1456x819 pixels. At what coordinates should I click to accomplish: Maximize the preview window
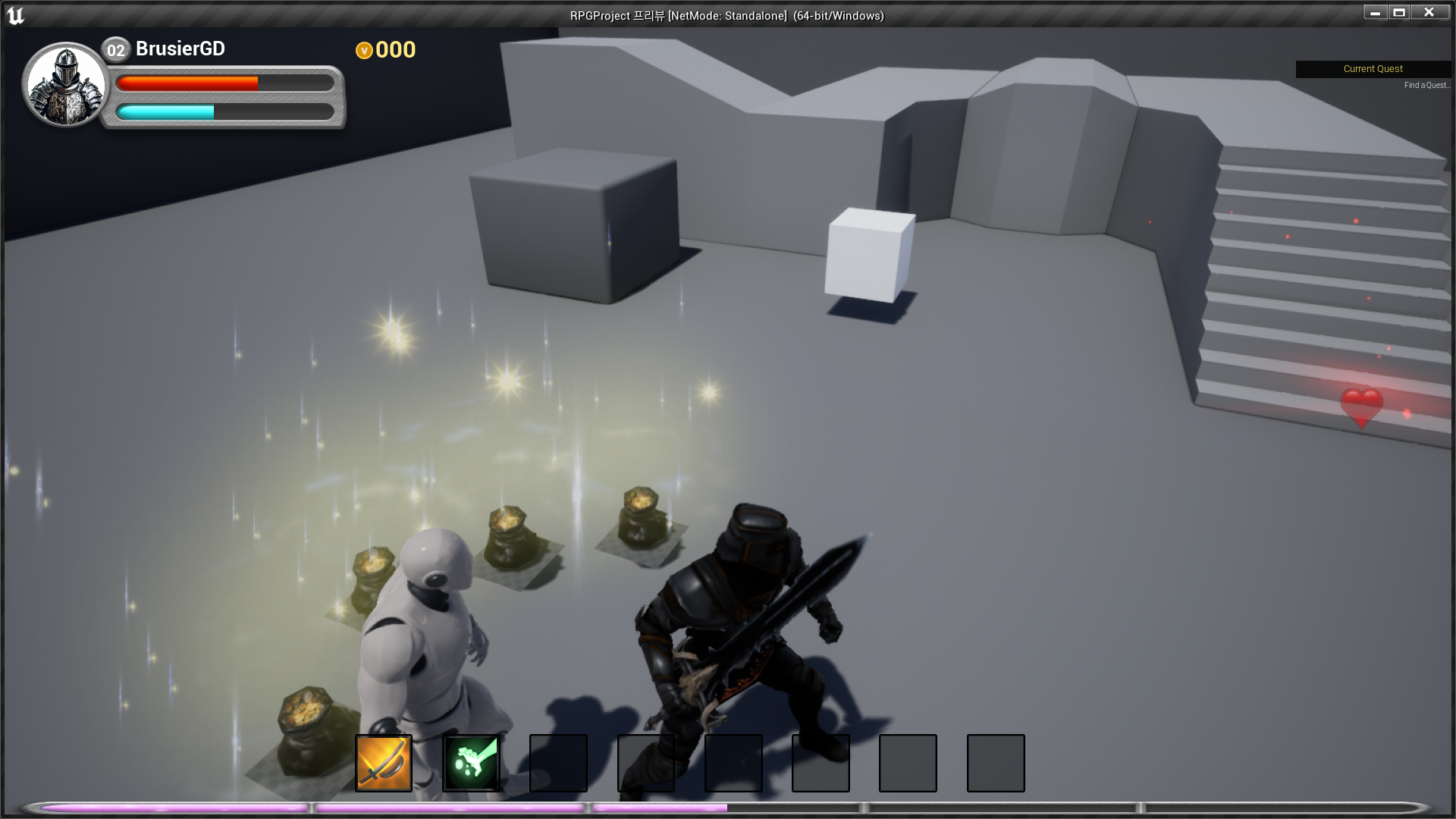[x=1399, y=12]
